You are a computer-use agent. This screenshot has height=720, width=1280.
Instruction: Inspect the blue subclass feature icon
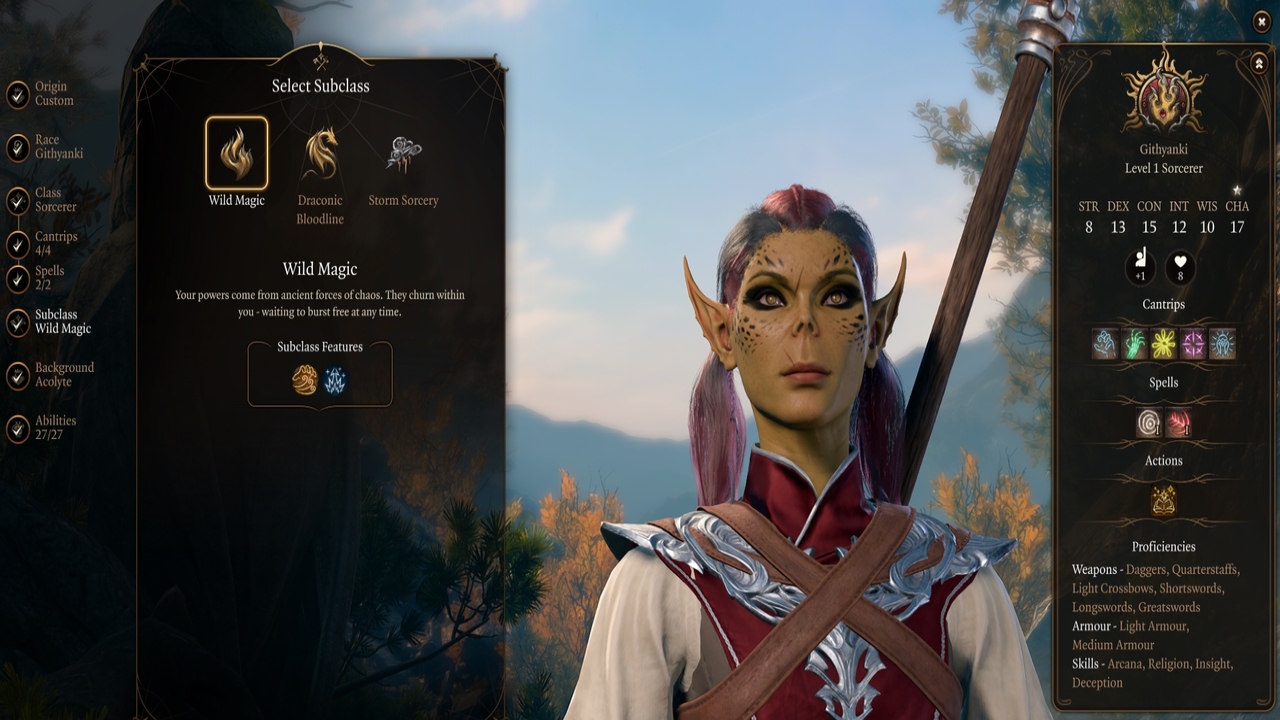point(335,380)
